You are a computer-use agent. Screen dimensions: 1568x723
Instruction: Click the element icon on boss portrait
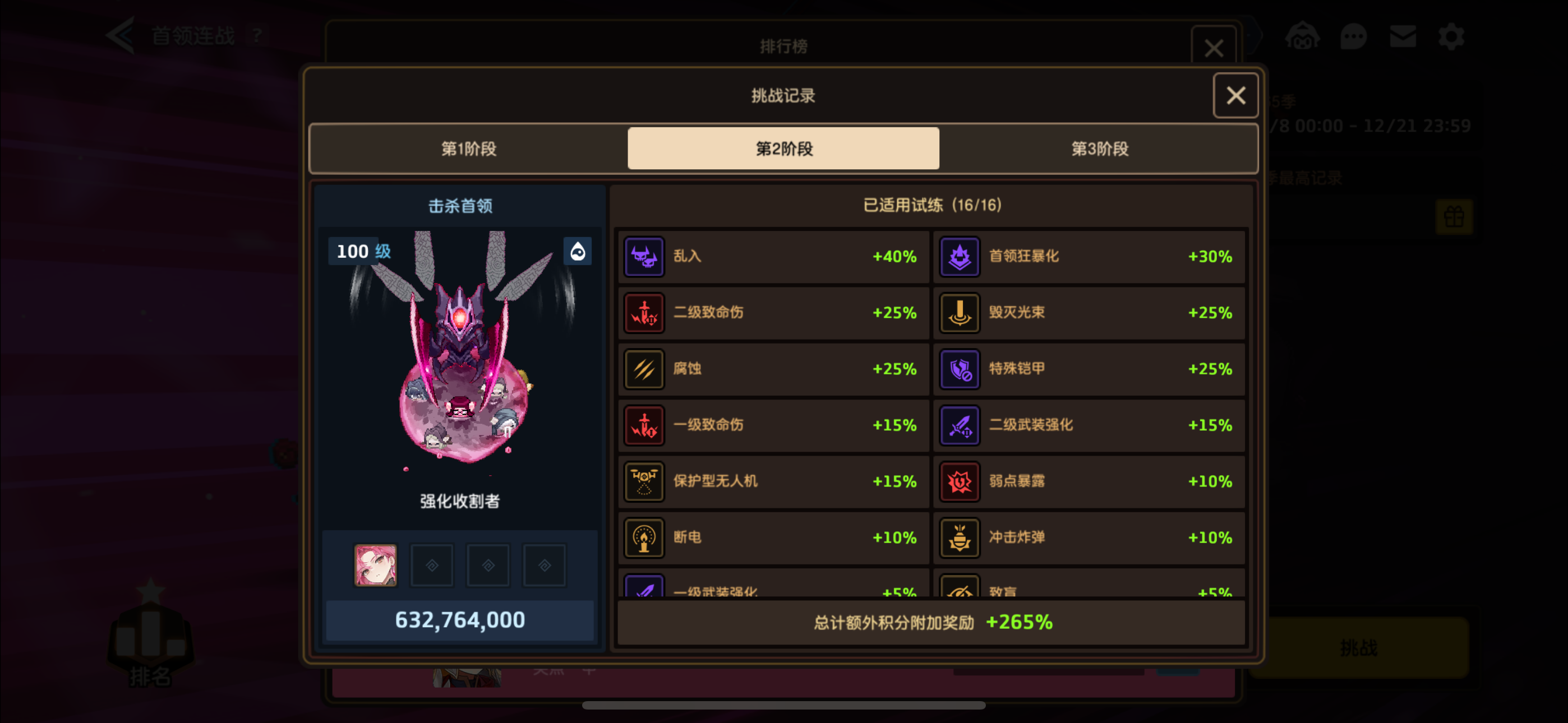578,251
